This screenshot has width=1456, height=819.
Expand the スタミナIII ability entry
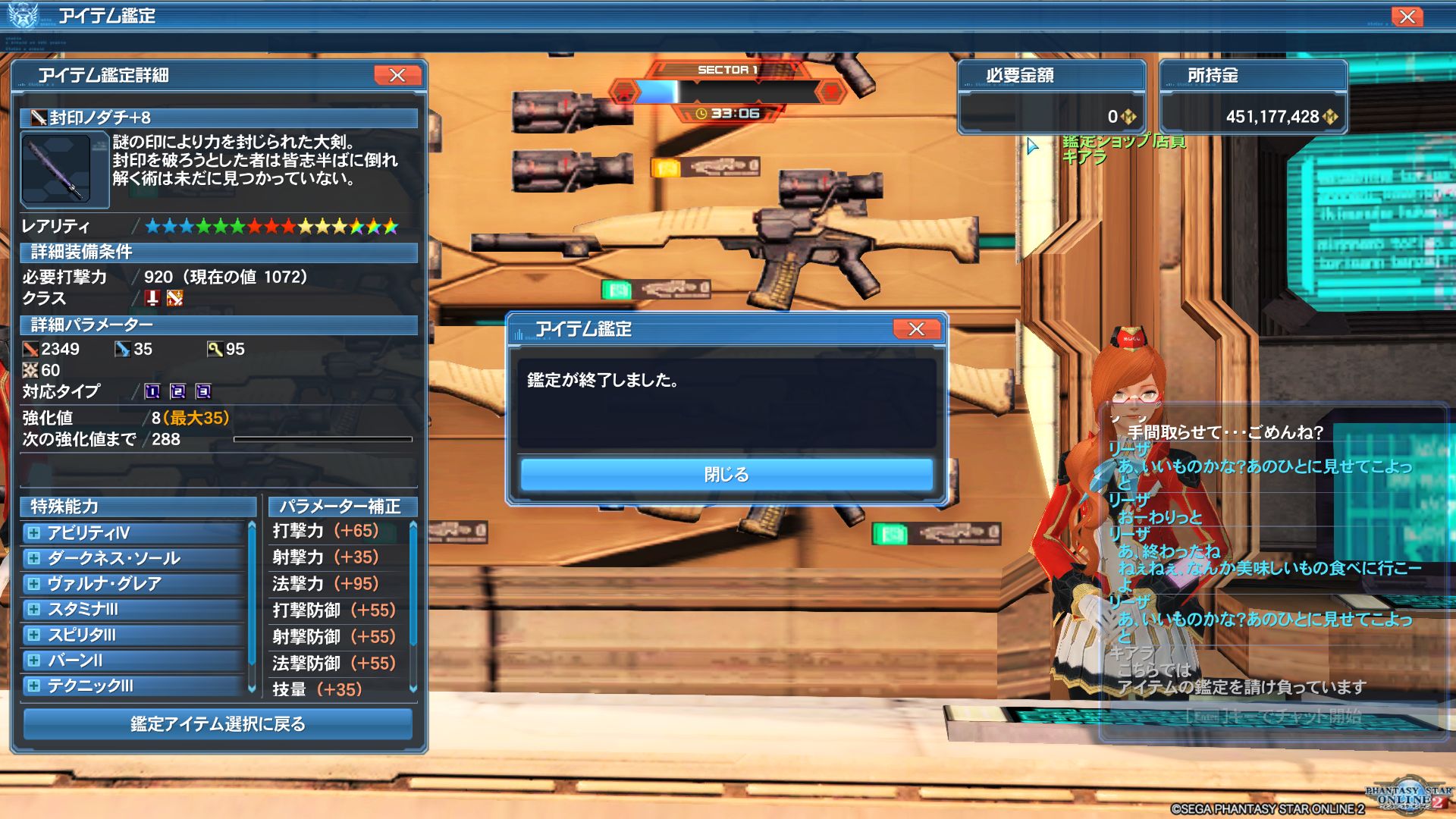(33, 609)
